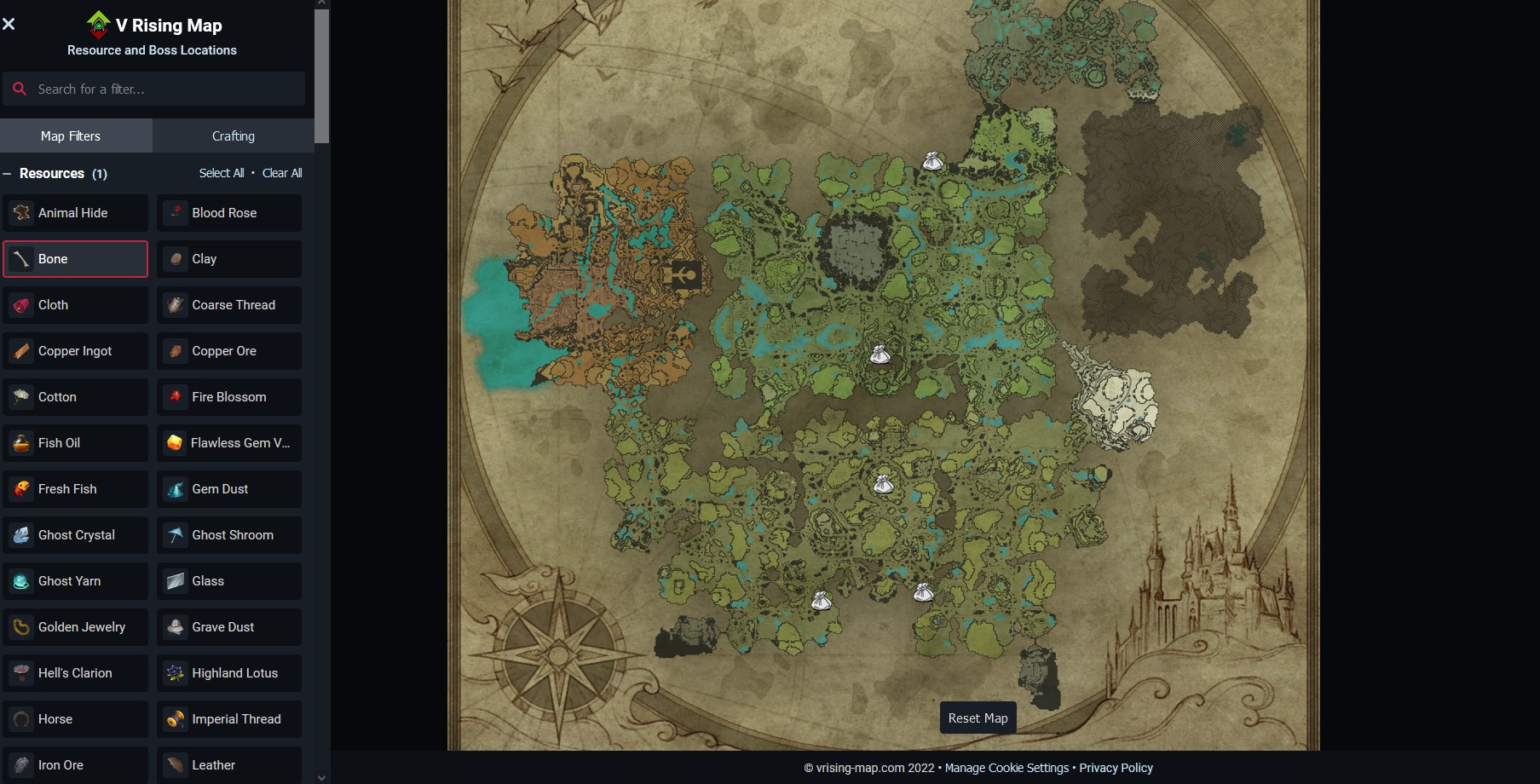Click the Reset Map button
Image resolution: width=1540 pixels, height=784 pixels.
977,718
